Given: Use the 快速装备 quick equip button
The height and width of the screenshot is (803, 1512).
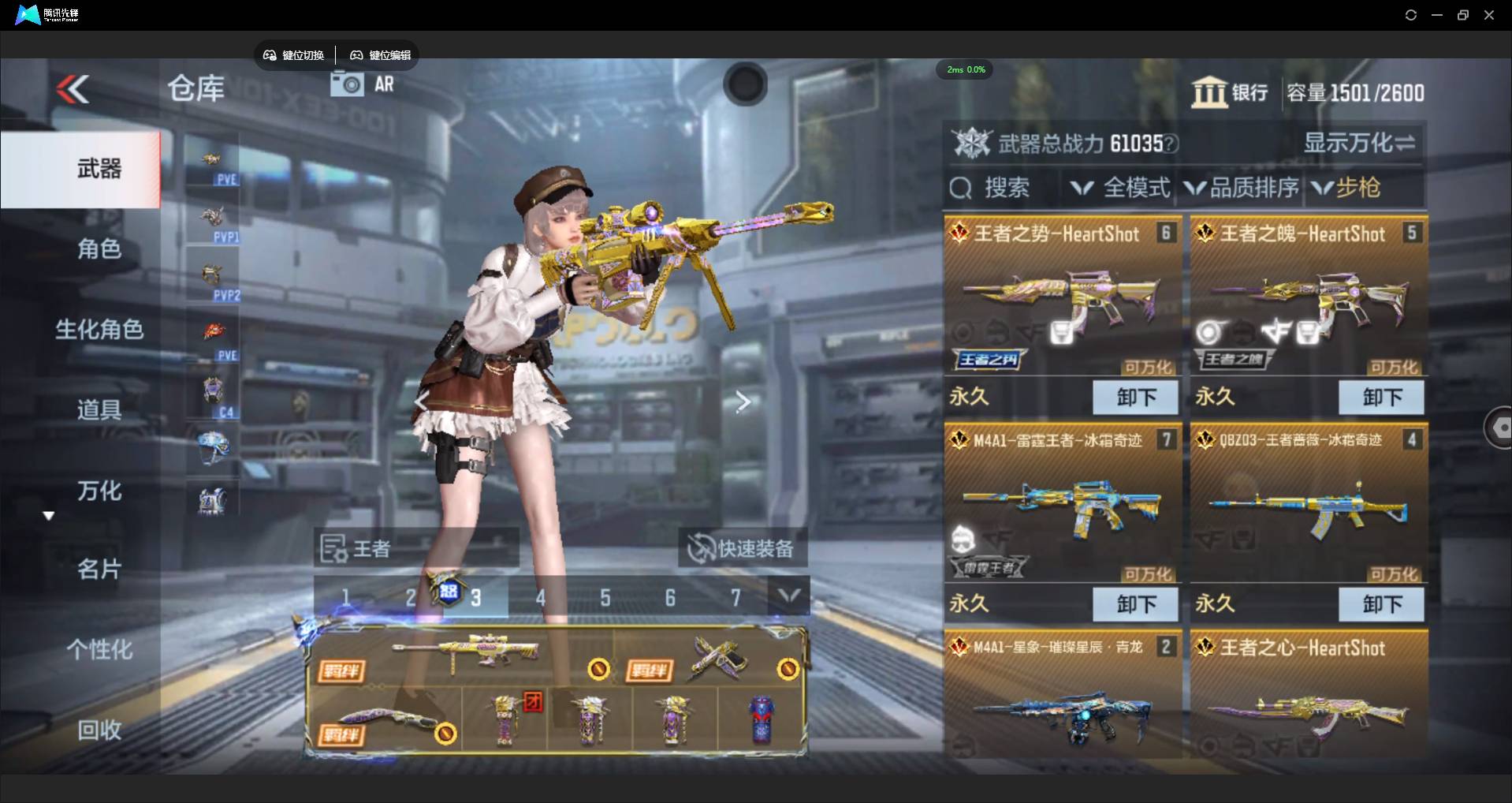Looking at the screenshot, I should tap(742, 548).
